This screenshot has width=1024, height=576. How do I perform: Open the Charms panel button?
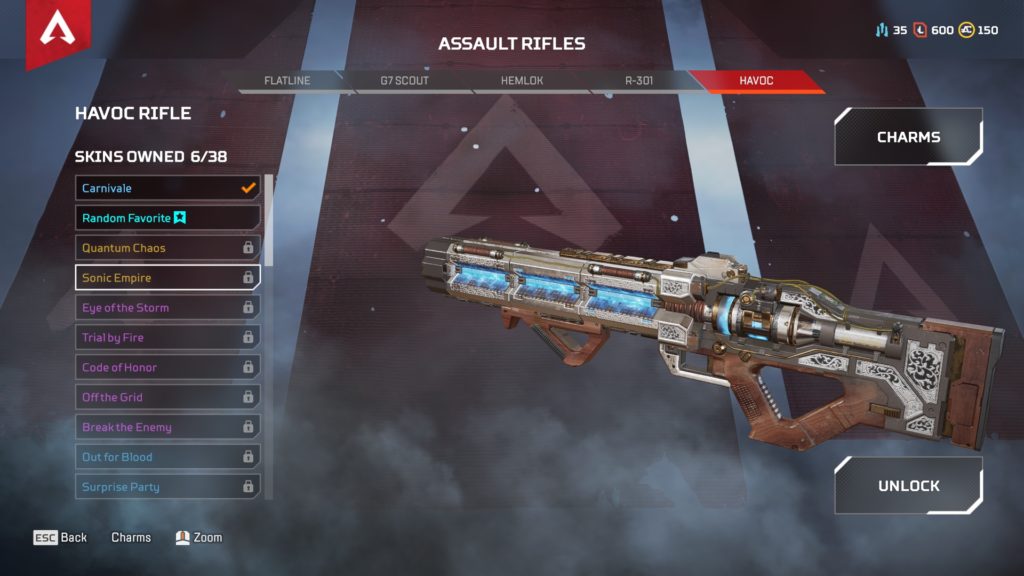click(x=908, y=137)
